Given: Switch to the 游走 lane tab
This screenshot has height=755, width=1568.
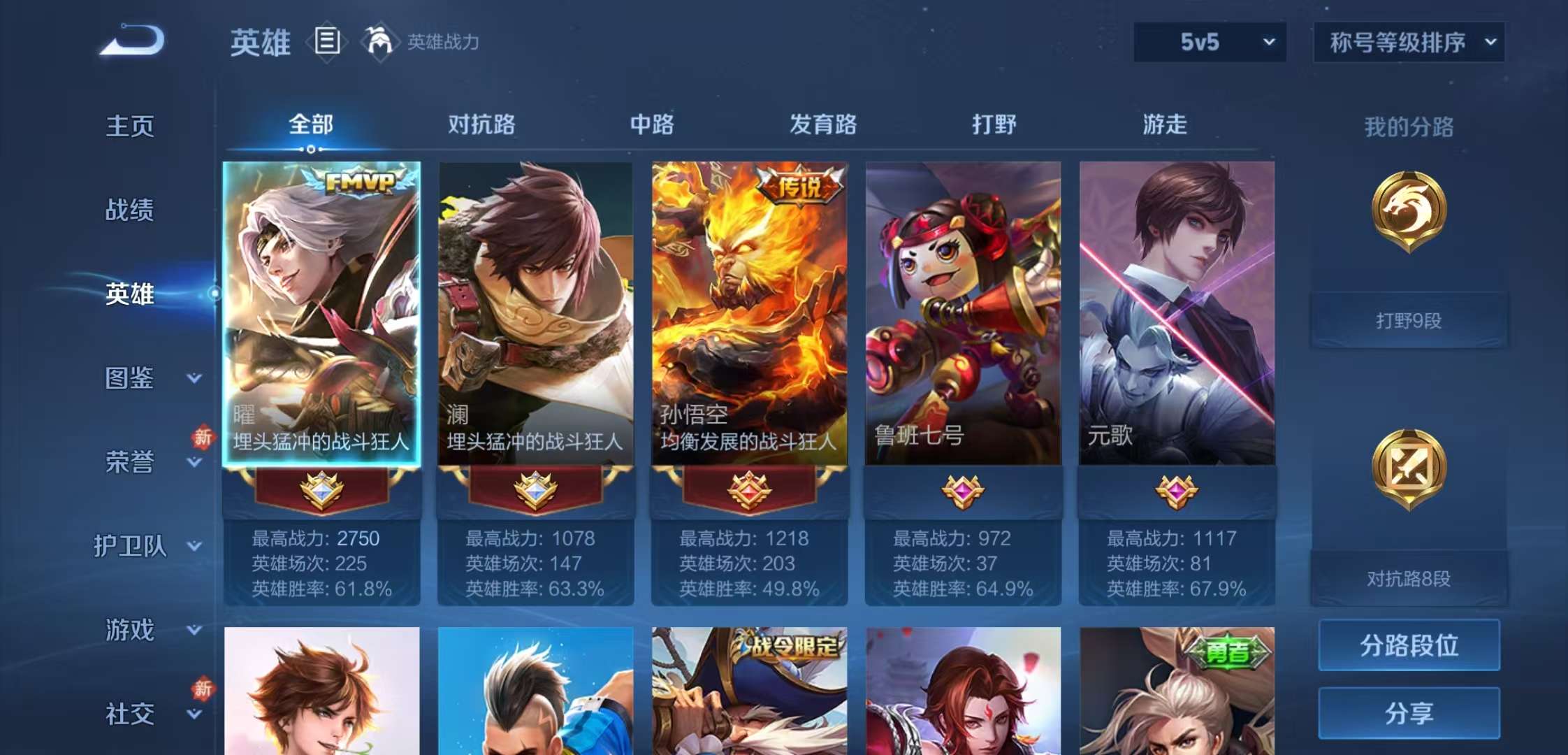Looking at the screenshot, I should tap(1166, 124).
